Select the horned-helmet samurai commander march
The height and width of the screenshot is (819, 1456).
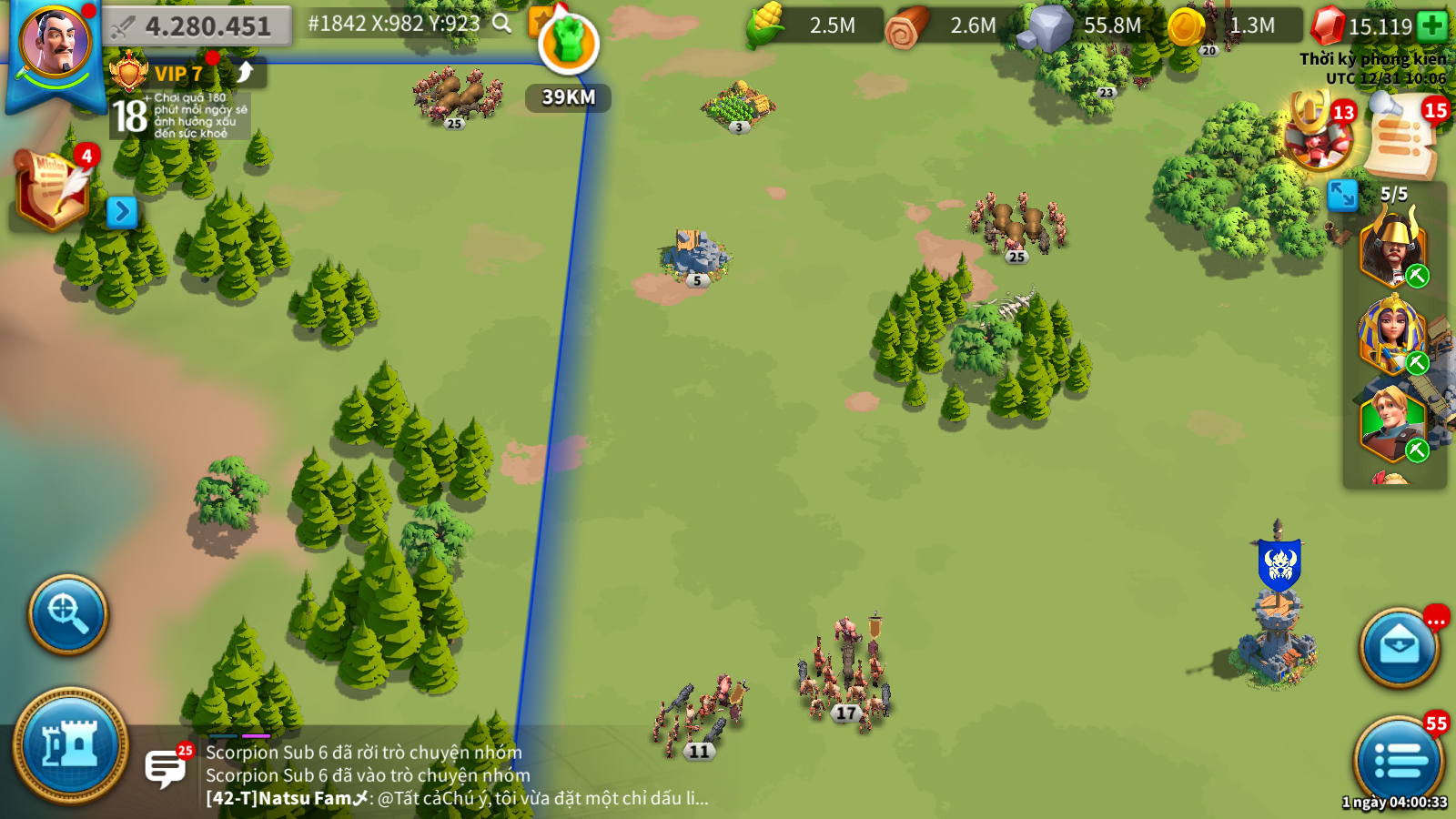tap(1391, 247)
